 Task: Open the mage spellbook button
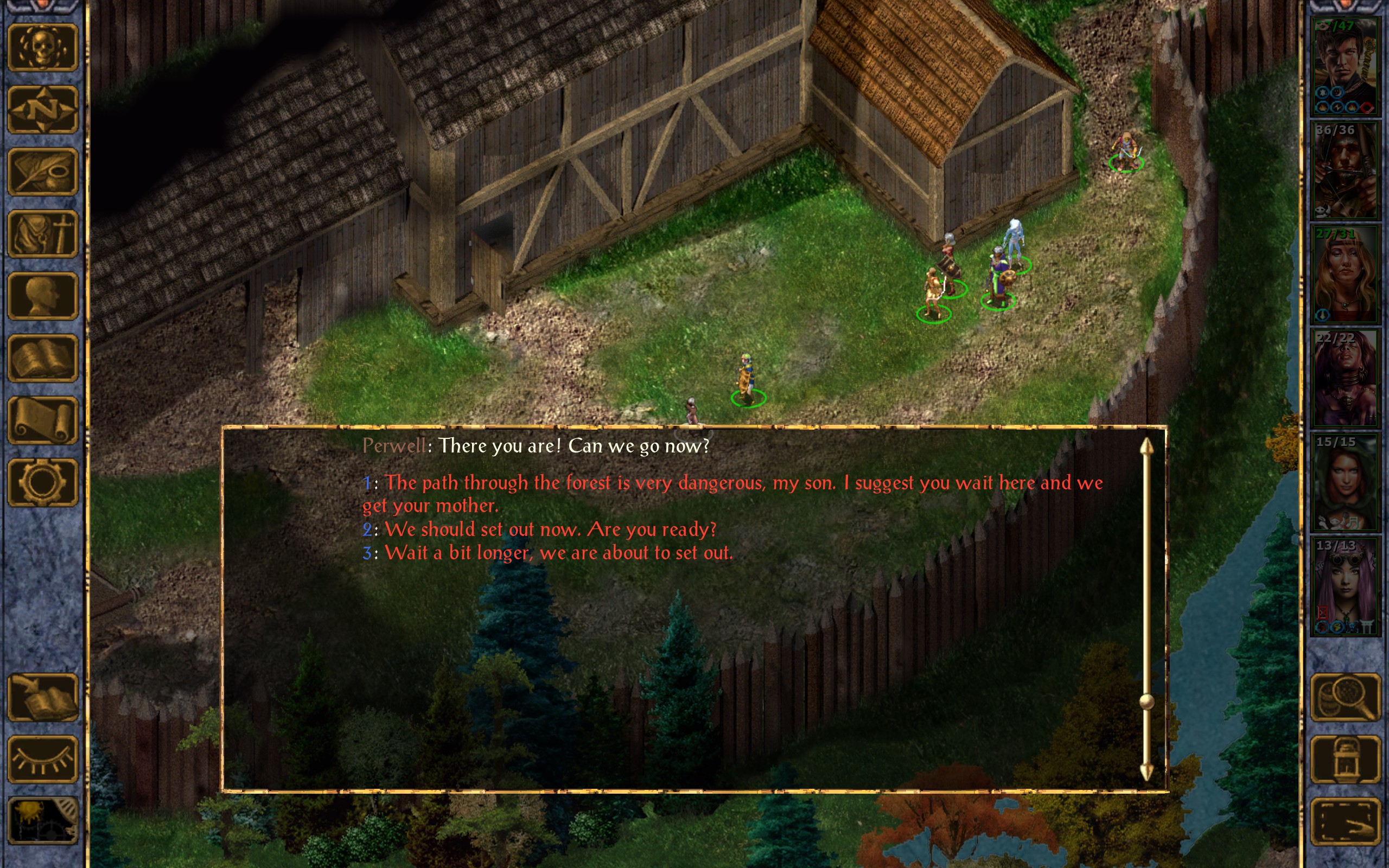(x=42, y=358)
